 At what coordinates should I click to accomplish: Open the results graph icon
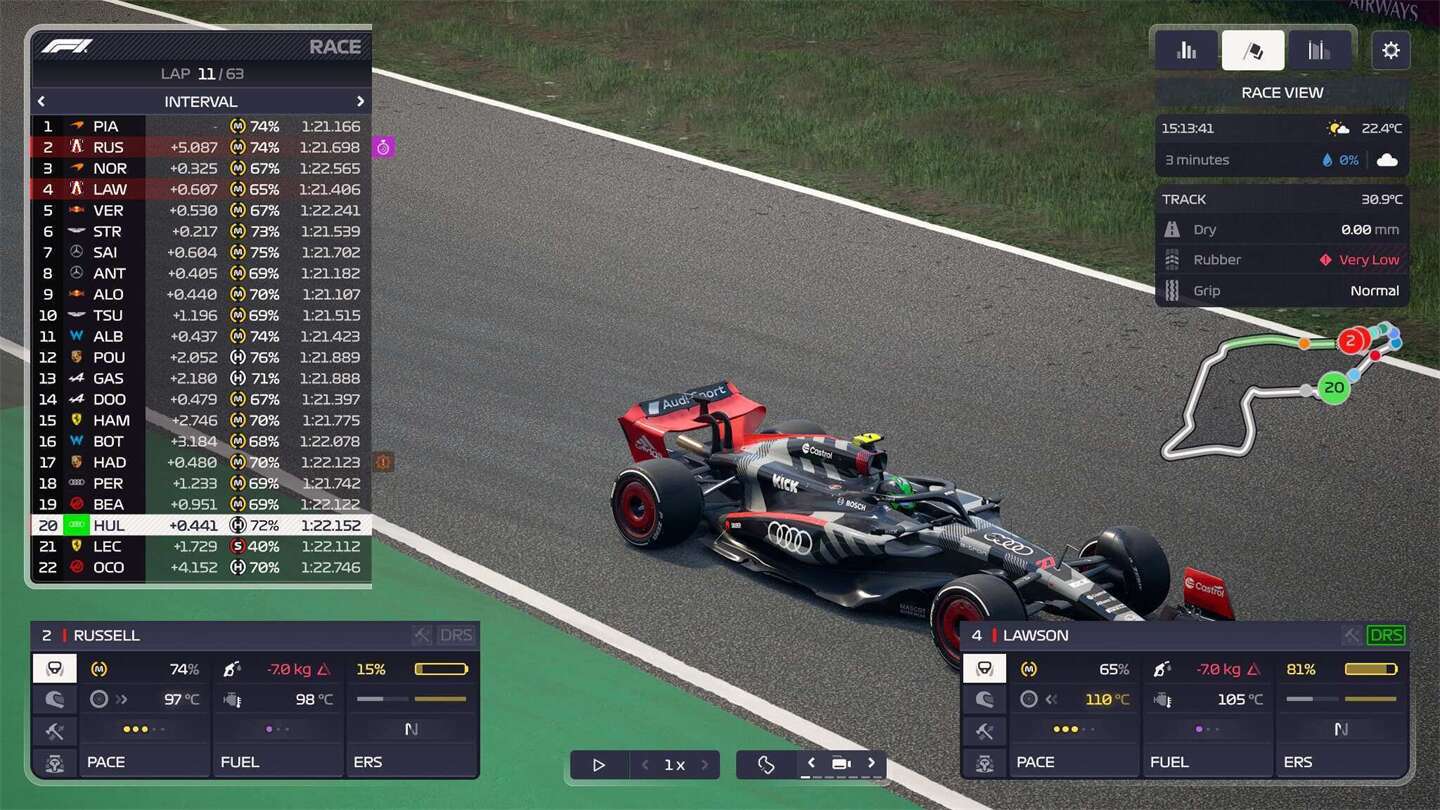click(x=1319, y=49)
